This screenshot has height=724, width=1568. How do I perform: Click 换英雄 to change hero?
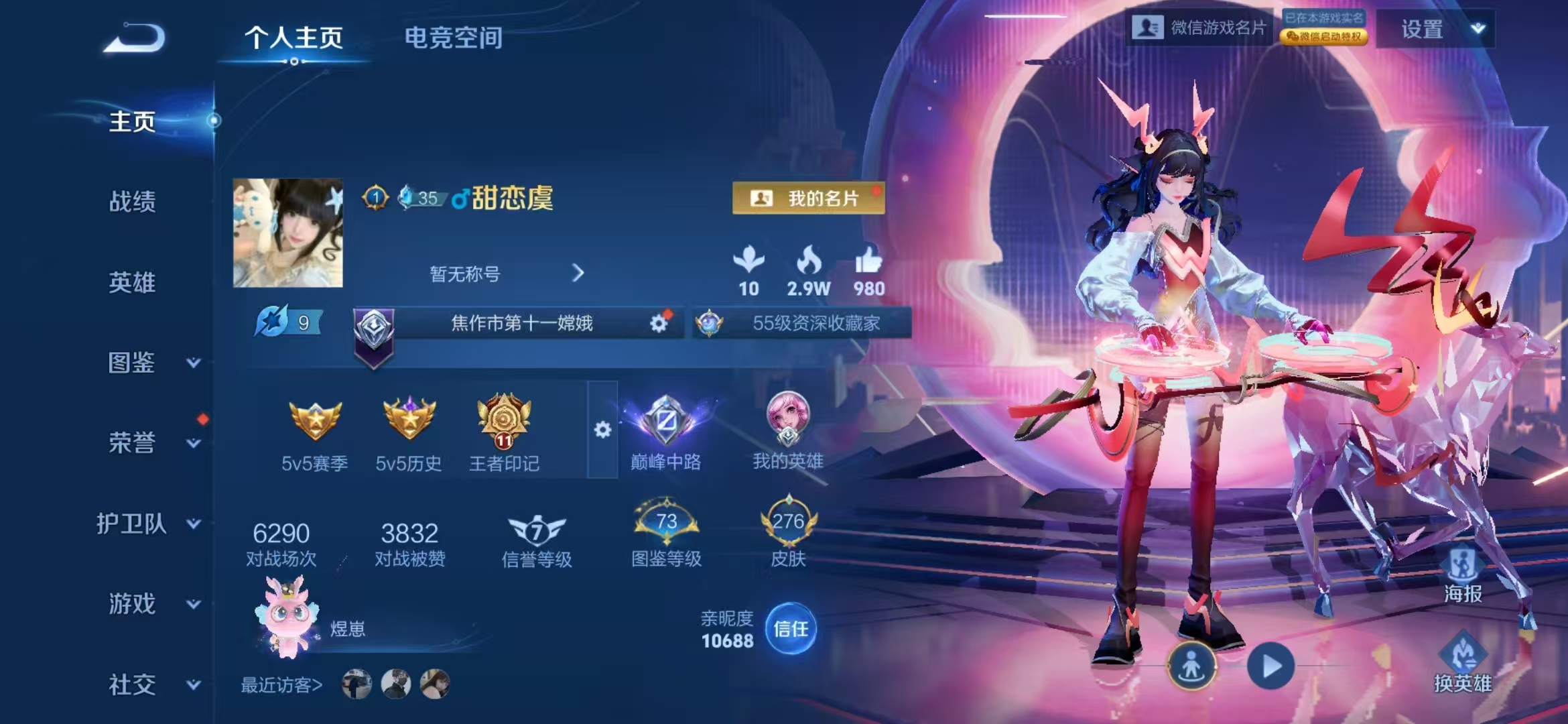pyautogui.click(x=1463, y=664)
